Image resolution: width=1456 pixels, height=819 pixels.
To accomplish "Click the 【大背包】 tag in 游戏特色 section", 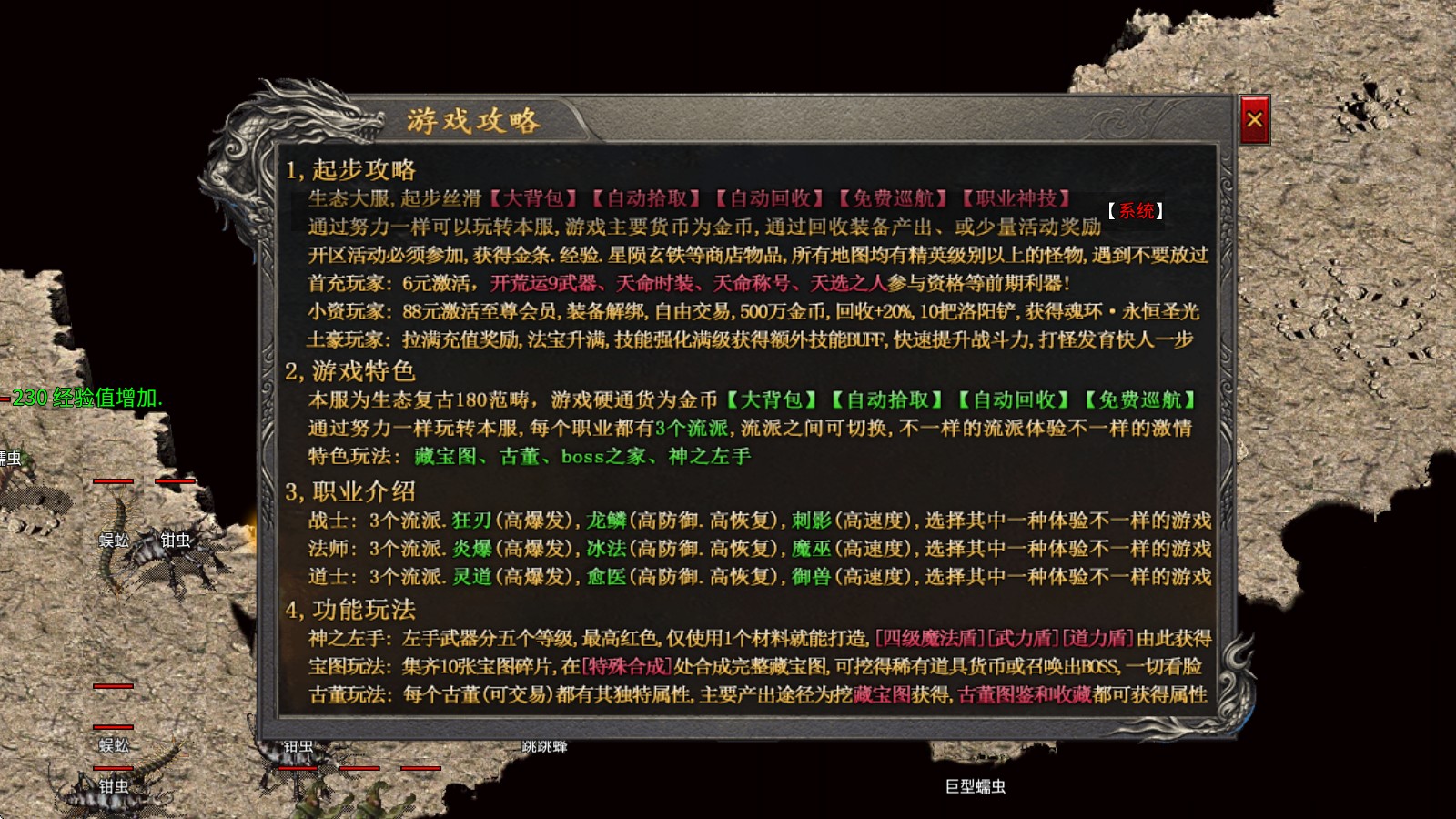I will [x=769, y=399].
